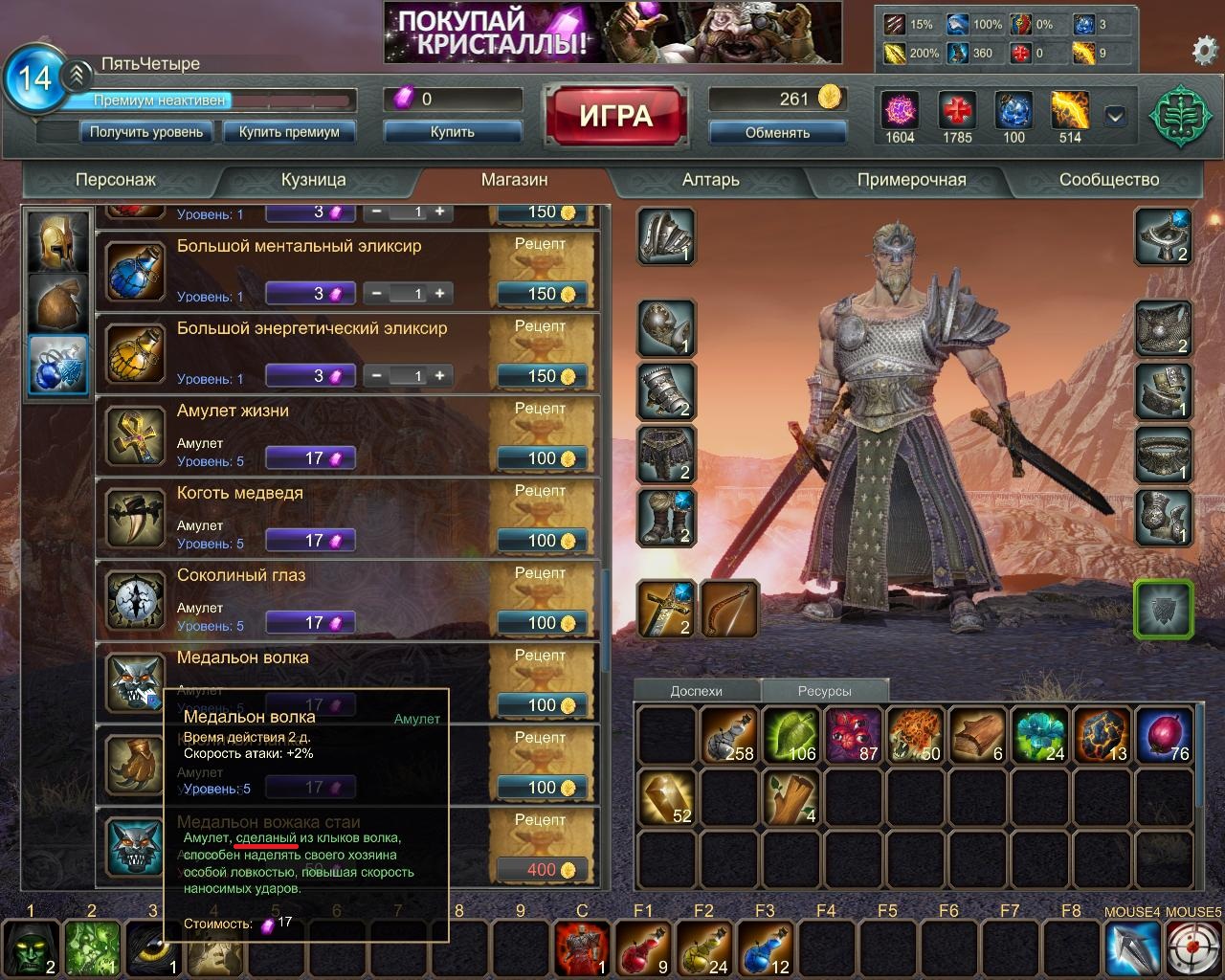Viewport: 1225px width, 980px height.
Task: Expand the buffs dropdown arrow
Action: tap(1115, 117)
